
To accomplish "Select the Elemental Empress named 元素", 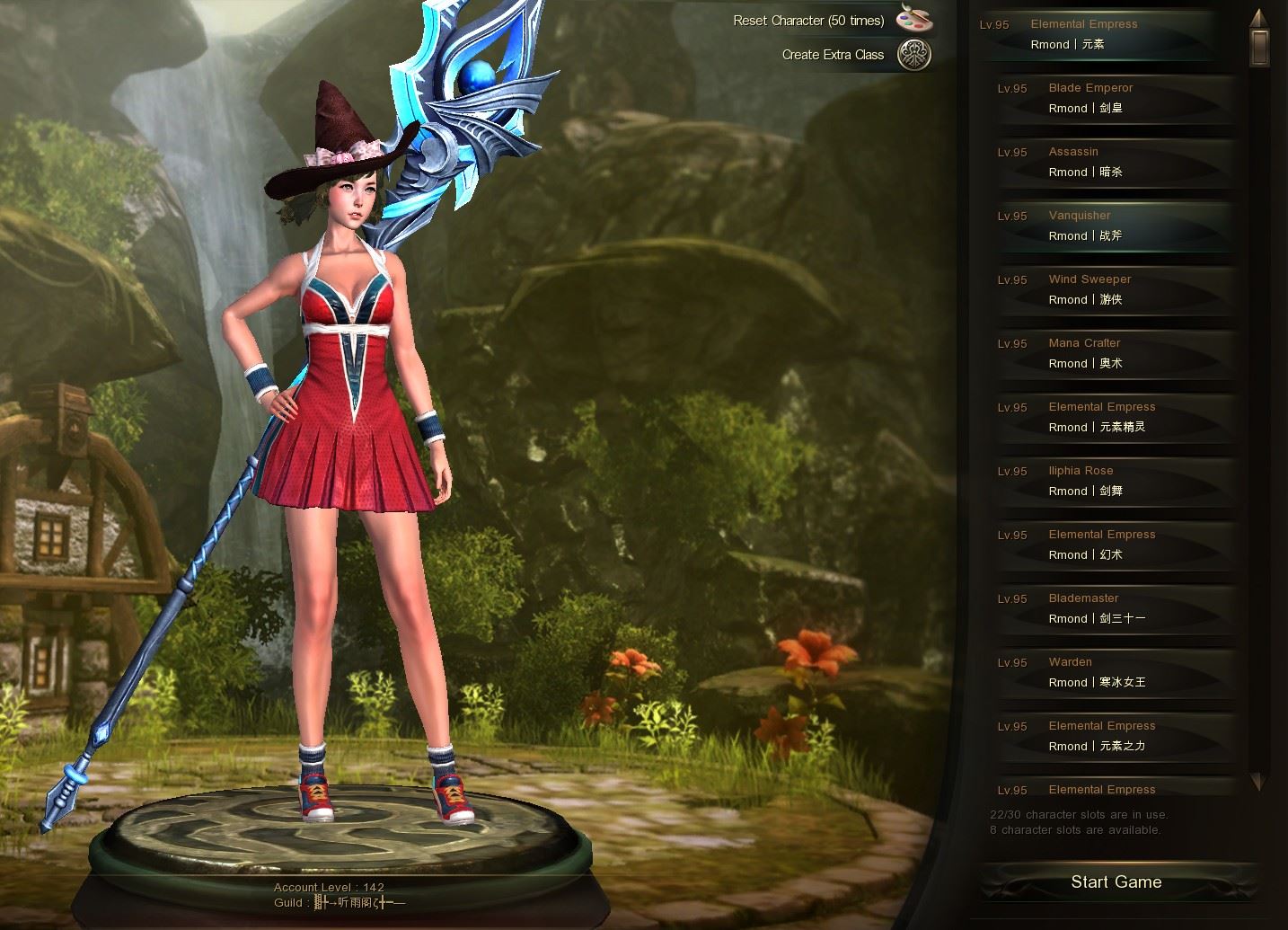I will click(x=1096, y=34).
